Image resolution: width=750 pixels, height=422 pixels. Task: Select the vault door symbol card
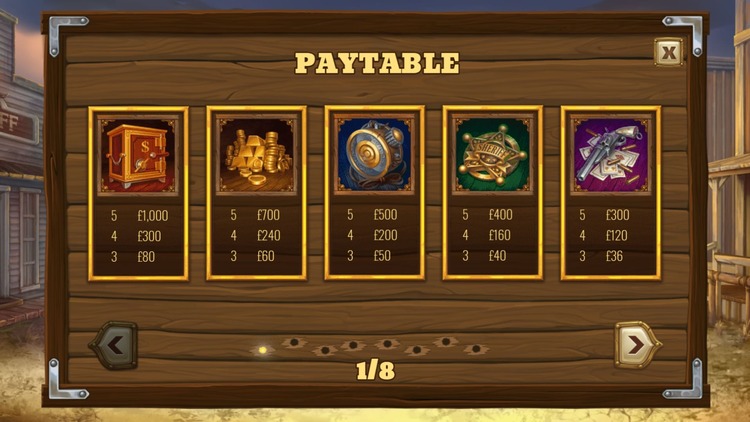tap(374, 193)
